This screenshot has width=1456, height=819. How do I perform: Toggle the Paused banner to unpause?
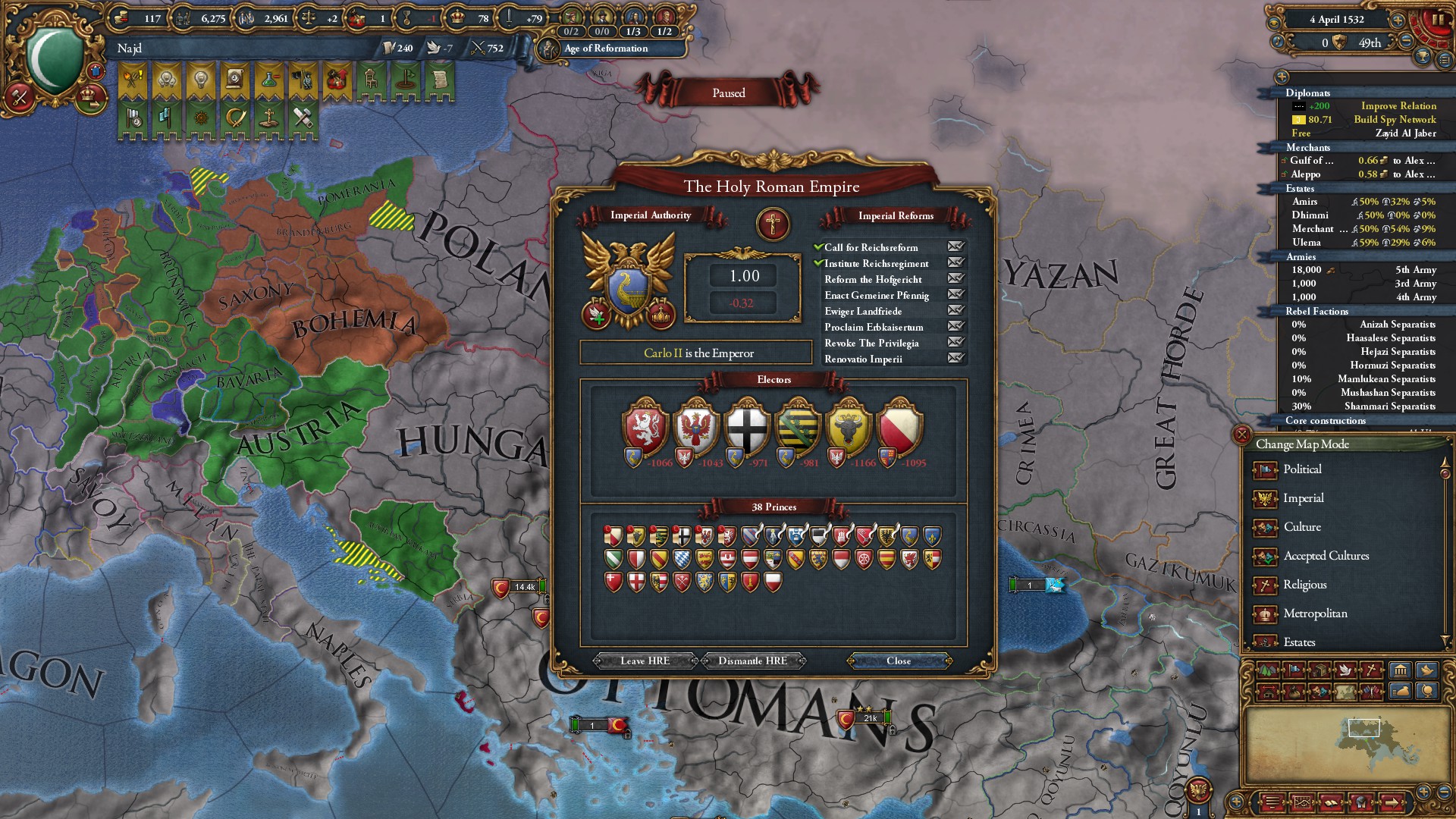coord(727,93)
